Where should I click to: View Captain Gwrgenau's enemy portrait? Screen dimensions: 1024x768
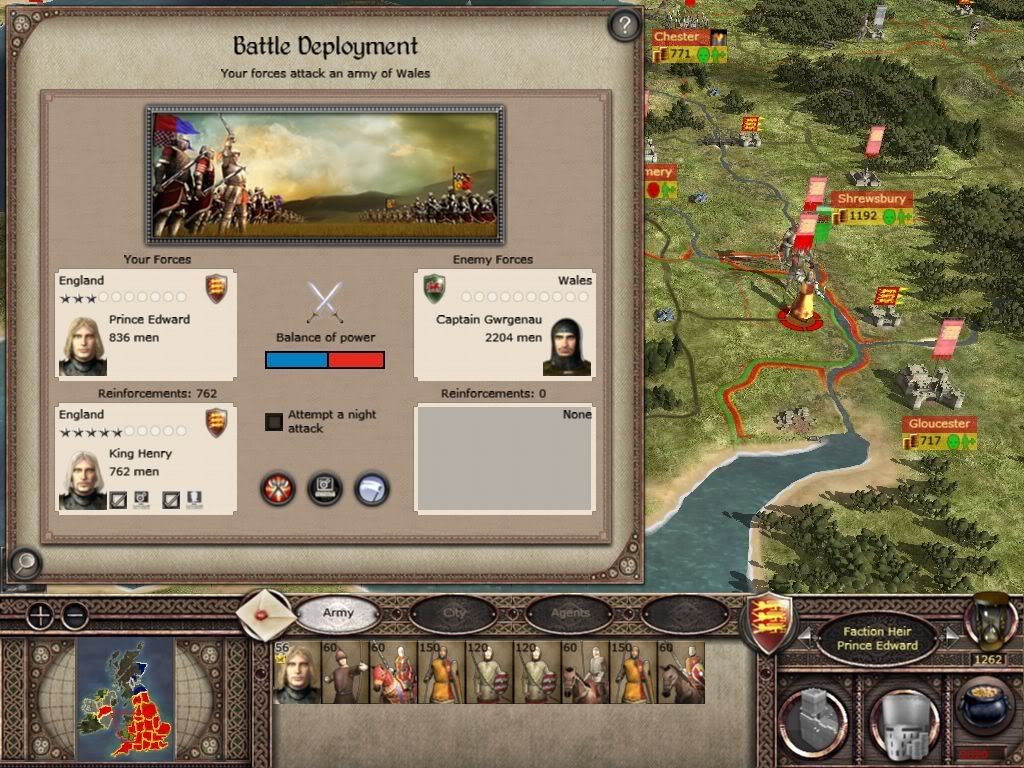[567, 346]
